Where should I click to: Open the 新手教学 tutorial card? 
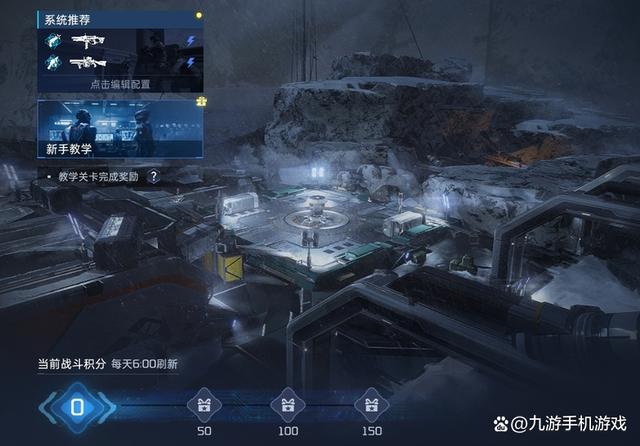click(120, 132)
